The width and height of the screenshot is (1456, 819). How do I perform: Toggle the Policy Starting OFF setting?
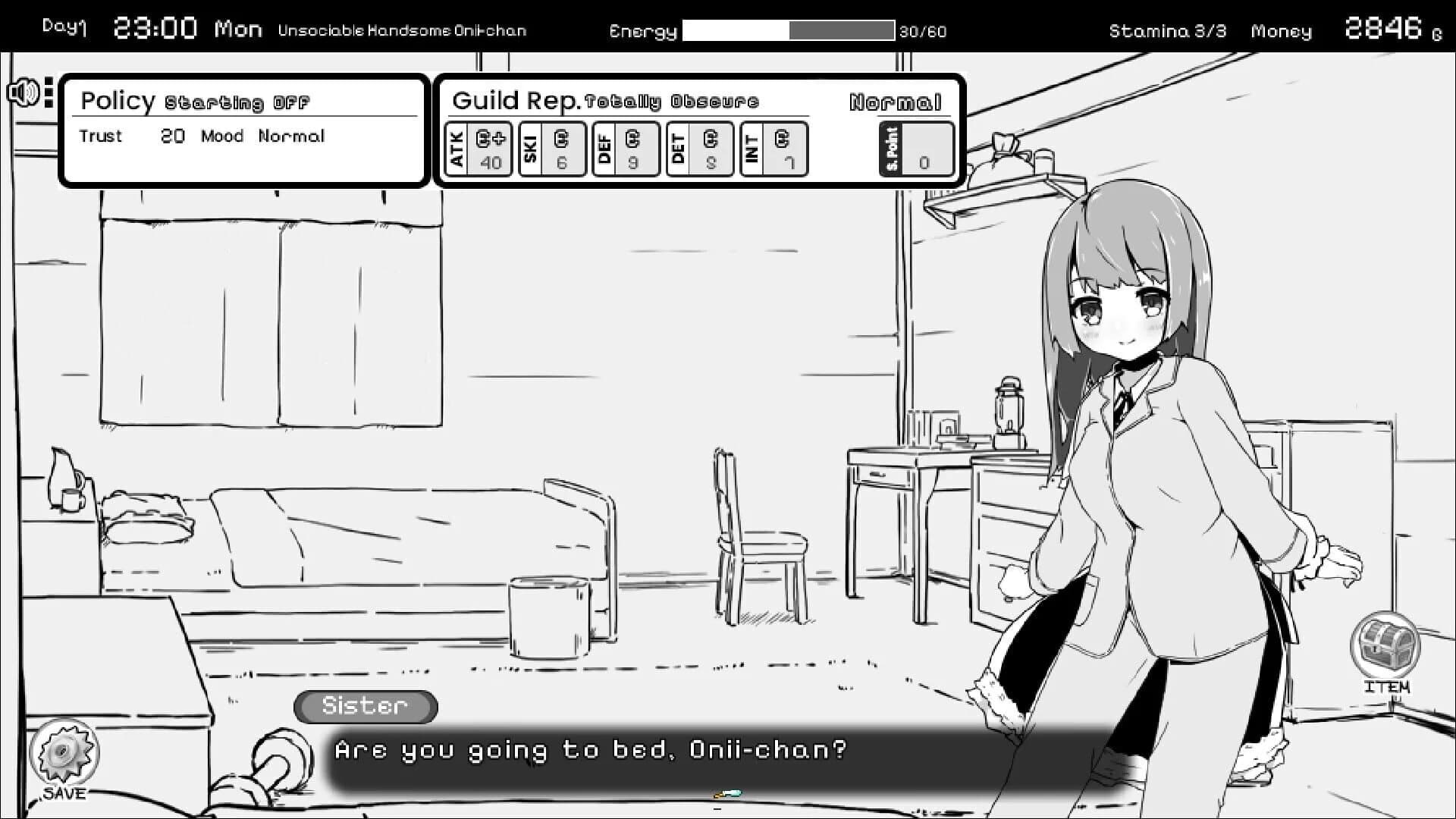(237, 101)
